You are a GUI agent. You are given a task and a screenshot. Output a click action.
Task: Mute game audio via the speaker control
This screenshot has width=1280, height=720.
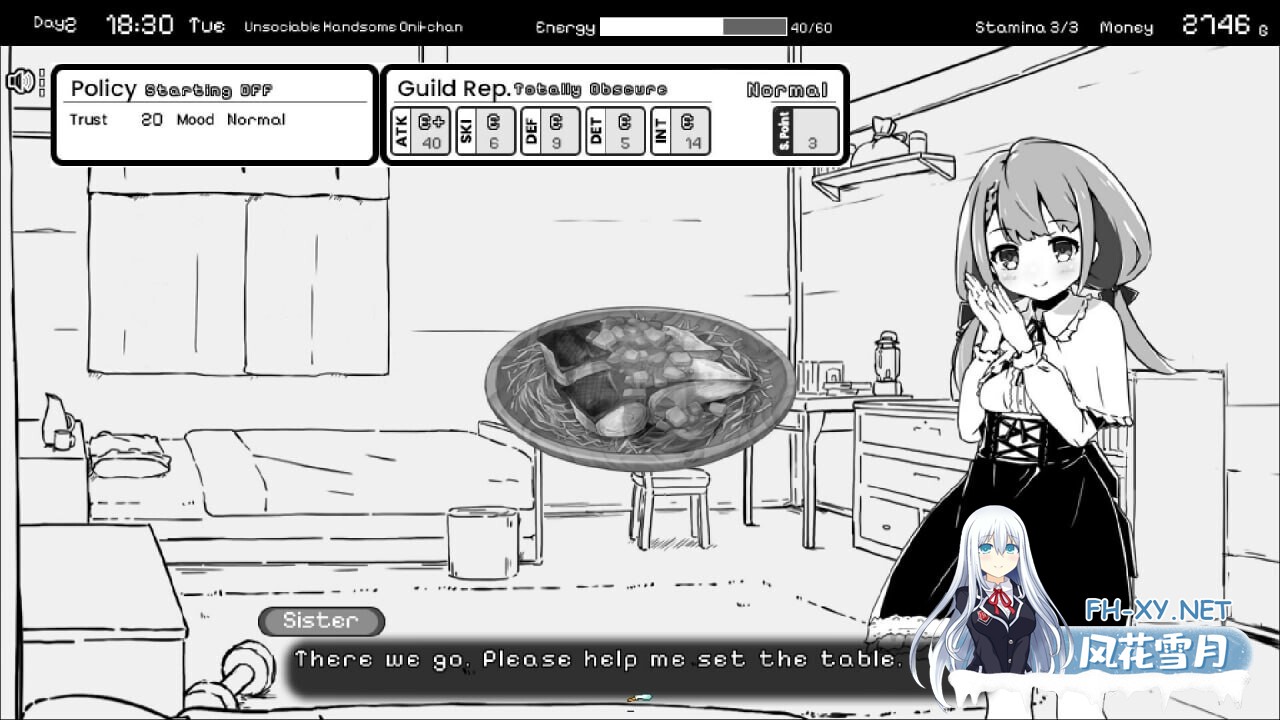pos(19,80)
